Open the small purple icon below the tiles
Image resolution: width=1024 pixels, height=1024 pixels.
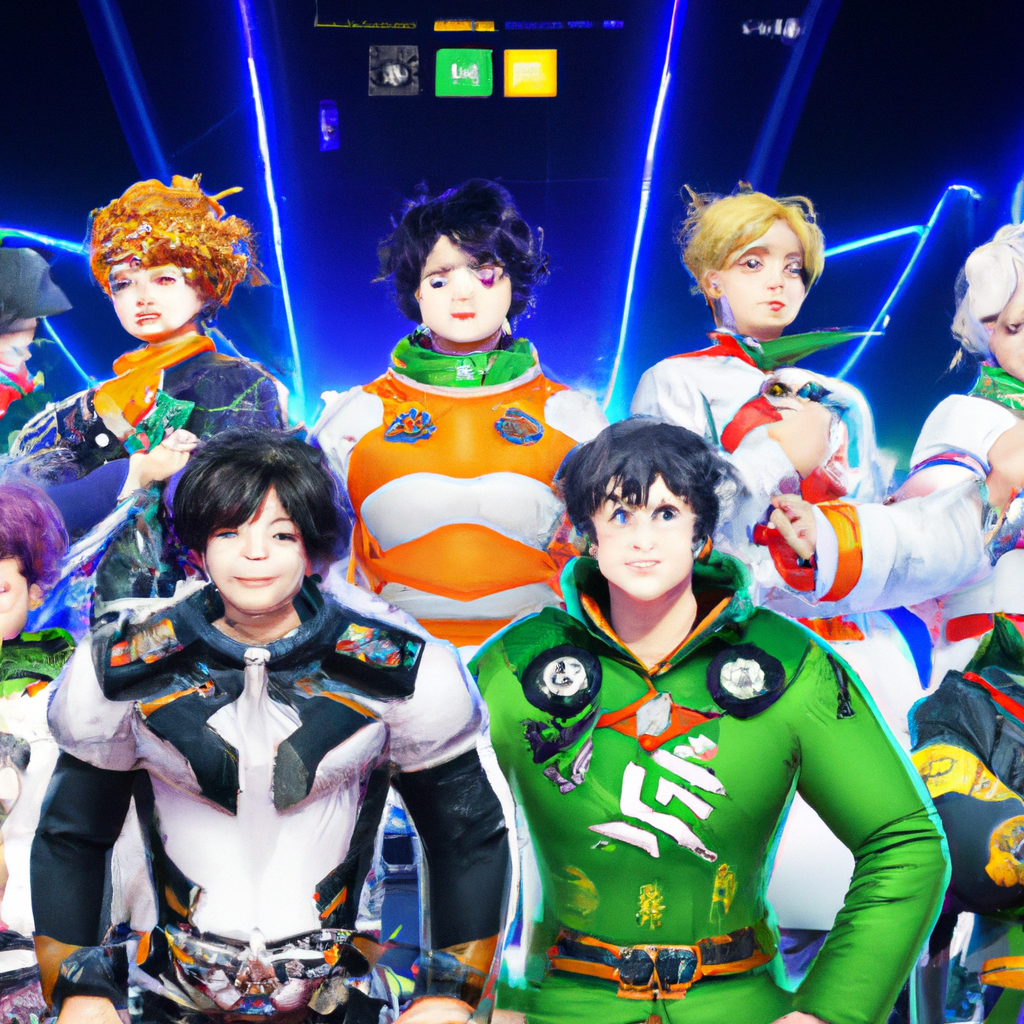click(x=329, y=127)
